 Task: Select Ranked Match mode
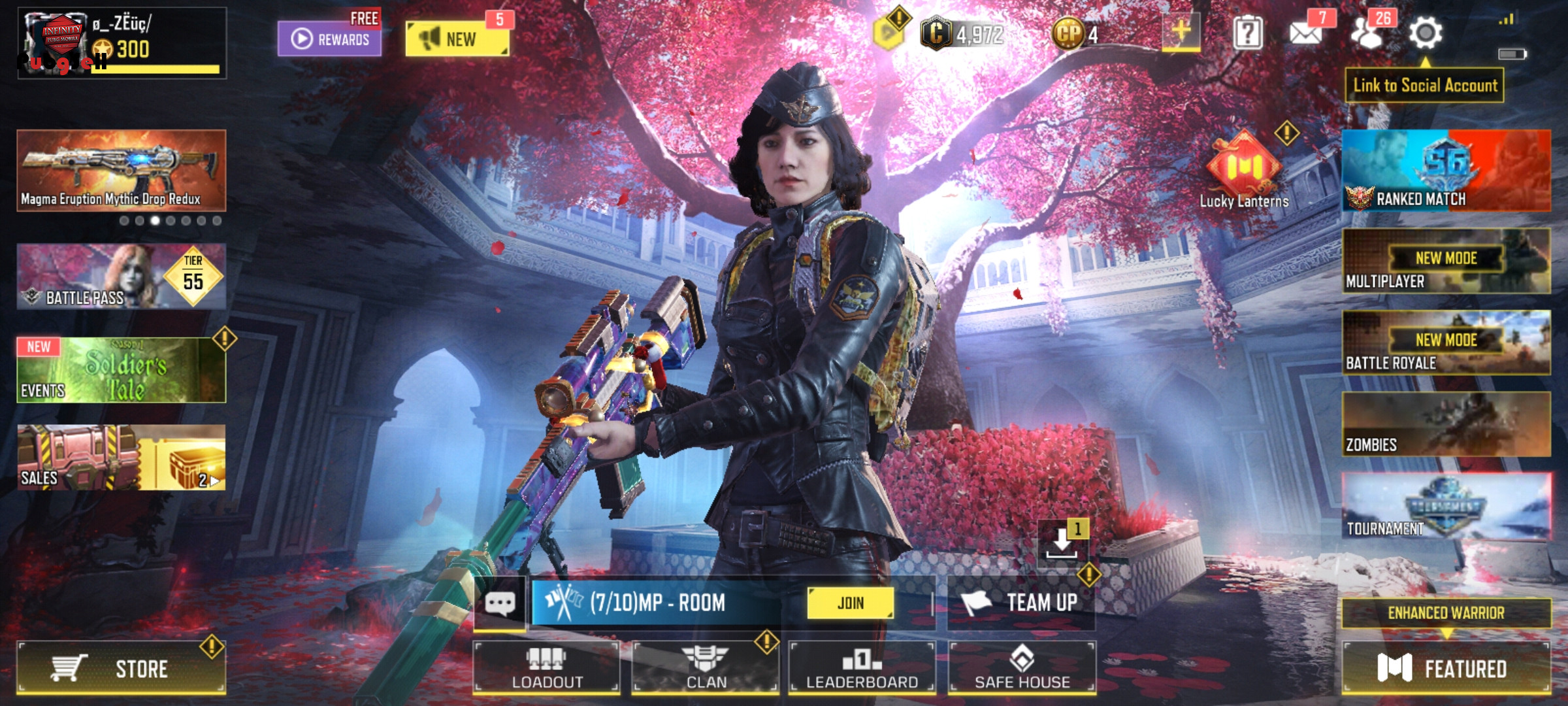[x=1446, y=171]
